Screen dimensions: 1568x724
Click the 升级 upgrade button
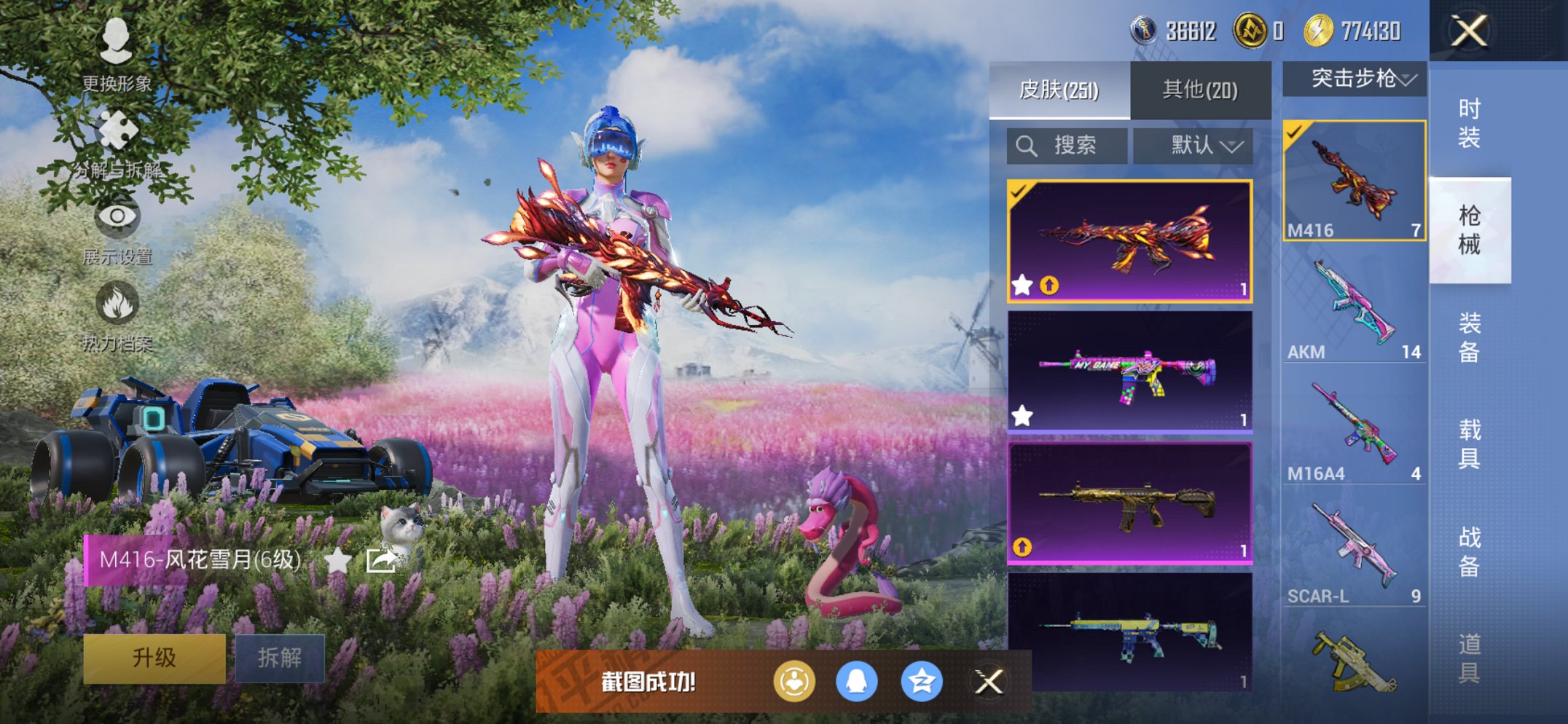[154, 658]
